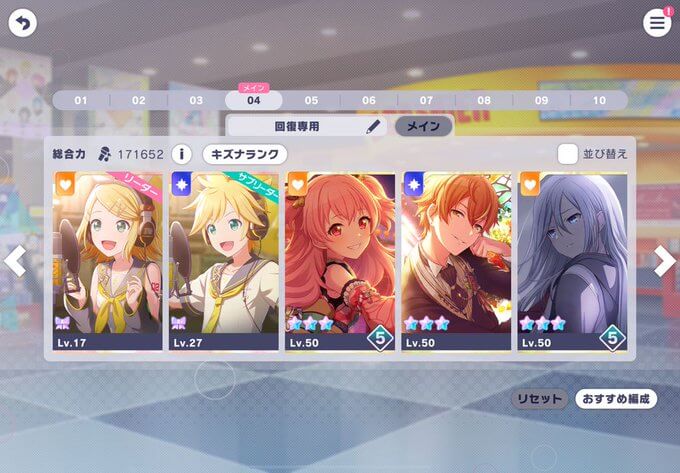Select the sub-leader Len card
Viewport: 680px width, 473px height.
pos(224,261)
